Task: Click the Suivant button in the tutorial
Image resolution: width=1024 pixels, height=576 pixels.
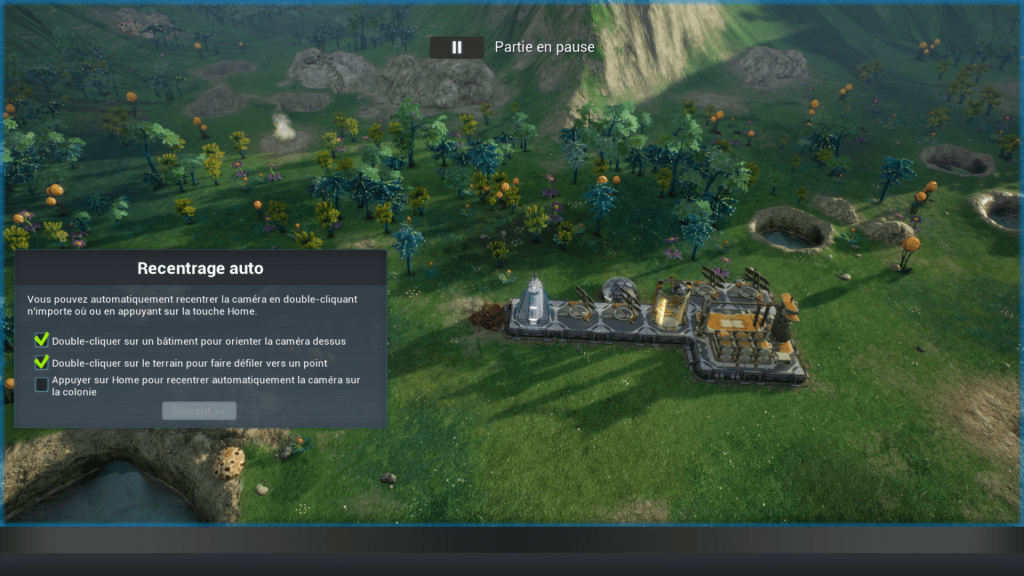Action: (x=199, y=410)
